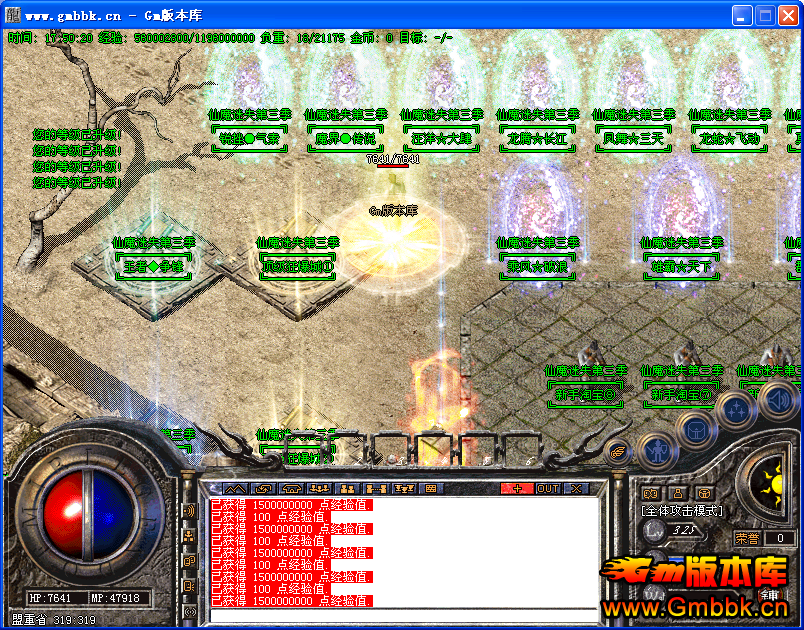Click the OUT button on chat bar
This screenshot has width=804, height=630.
pos(547,488)
